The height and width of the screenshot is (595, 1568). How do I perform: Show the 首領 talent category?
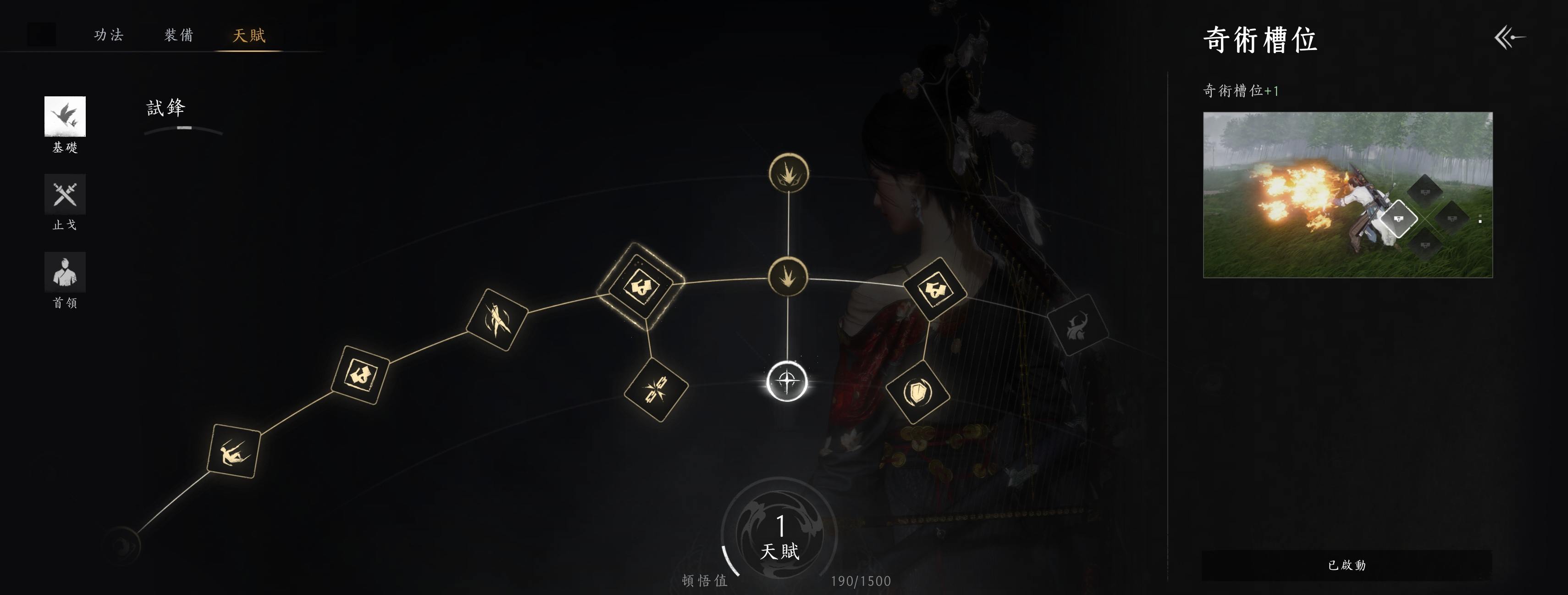[x=65, y=272]
